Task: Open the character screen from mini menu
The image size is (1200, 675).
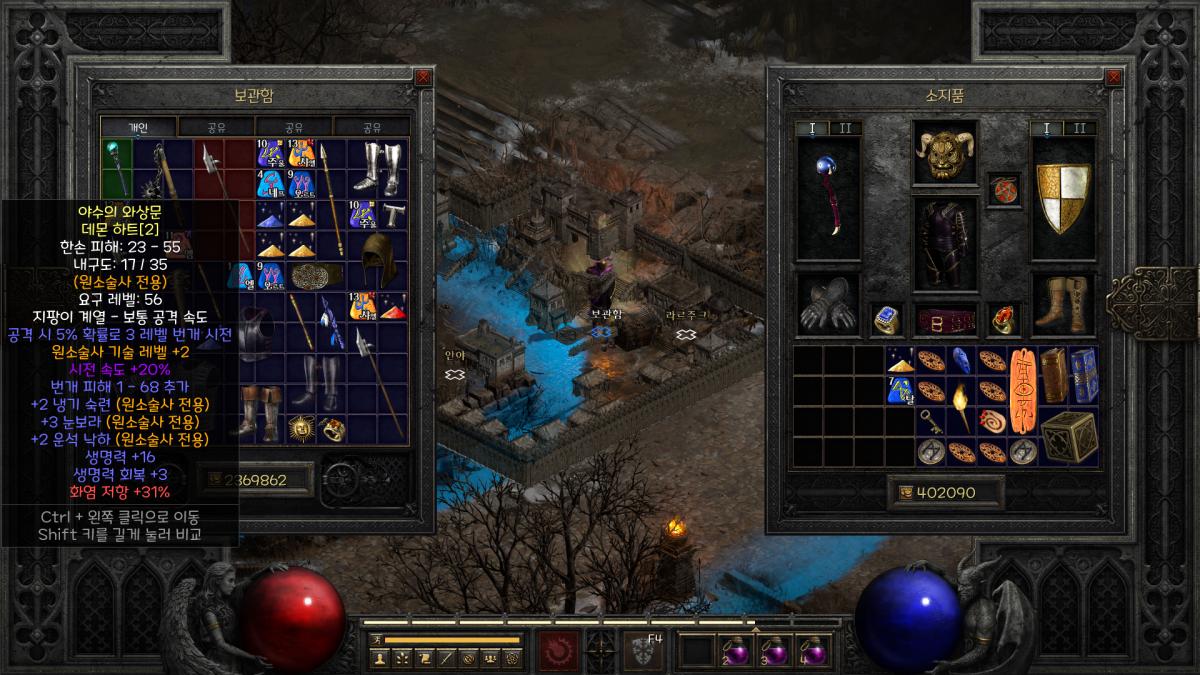Action: pos(380,658)
